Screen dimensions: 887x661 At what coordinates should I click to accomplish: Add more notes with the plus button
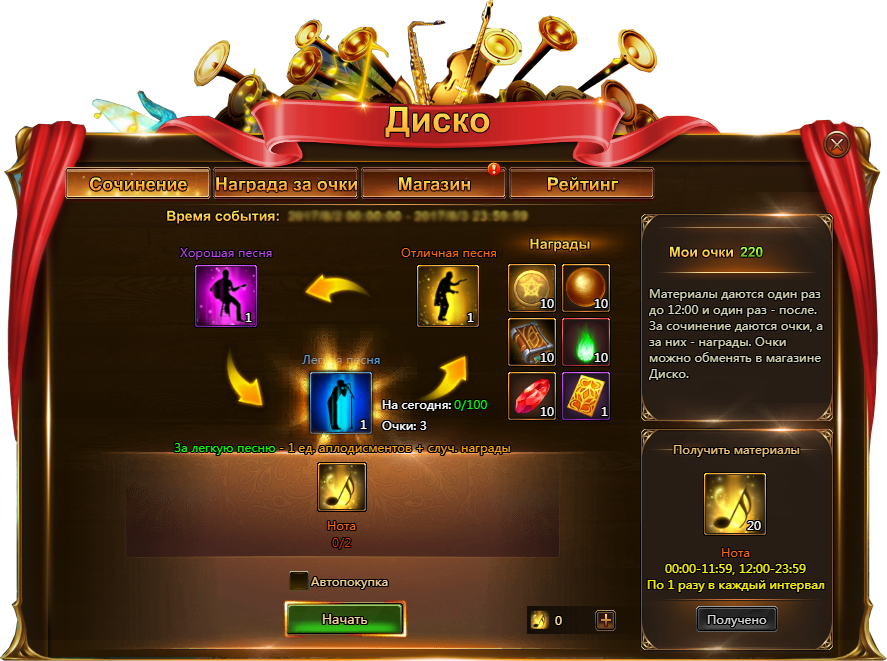point(605,620)
